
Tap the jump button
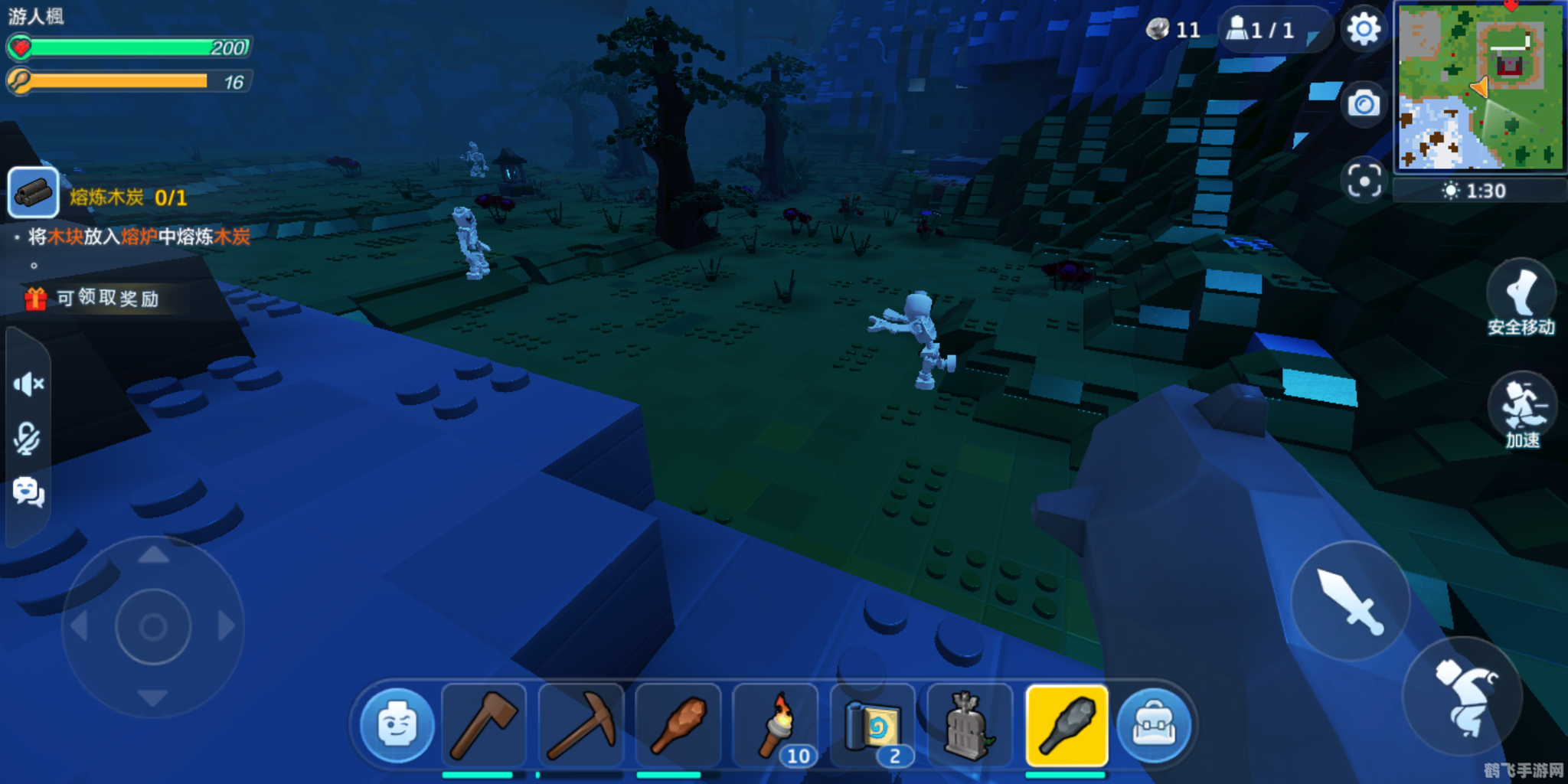pos(1462,696)
